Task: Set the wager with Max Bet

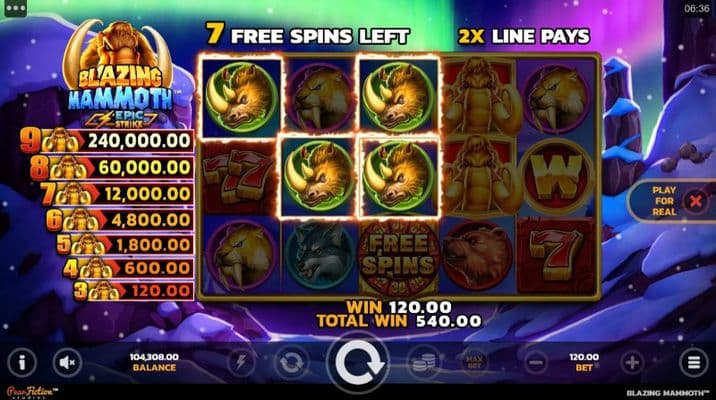Action: click(x=472, y=361)
